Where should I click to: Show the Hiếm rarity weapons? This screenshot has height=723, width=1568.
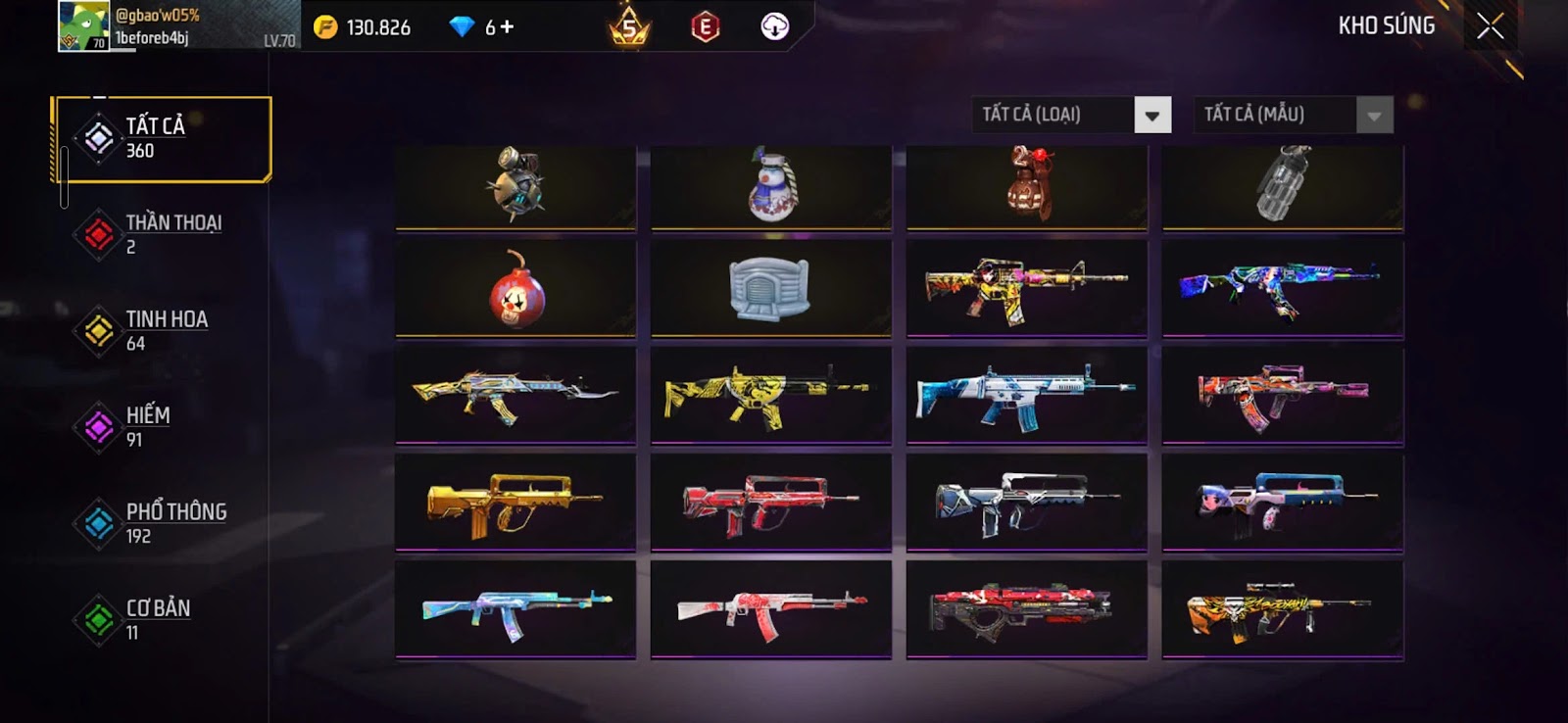(163, 426)
